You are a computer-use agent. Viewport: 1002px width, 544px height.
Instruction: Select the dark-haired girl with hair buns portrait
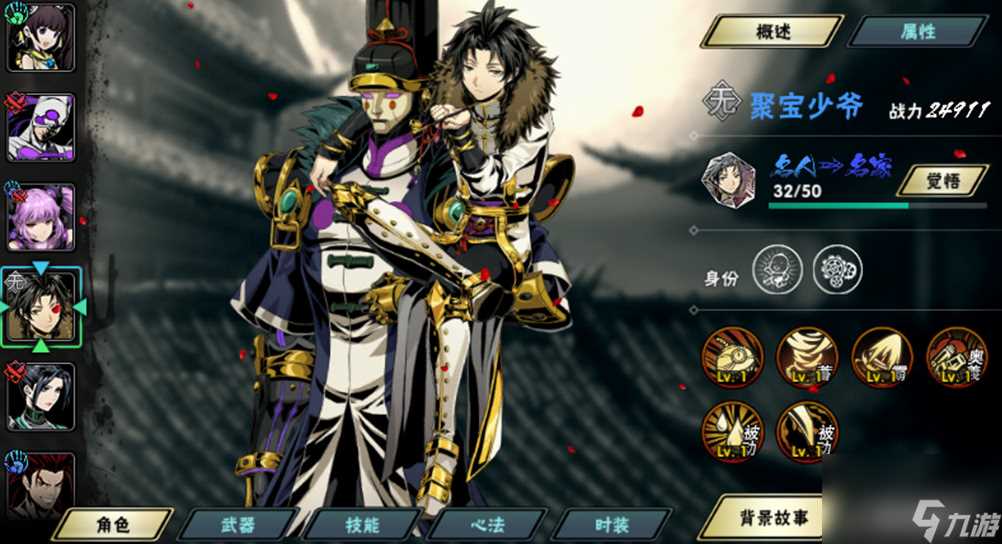(x=41, y=37)
